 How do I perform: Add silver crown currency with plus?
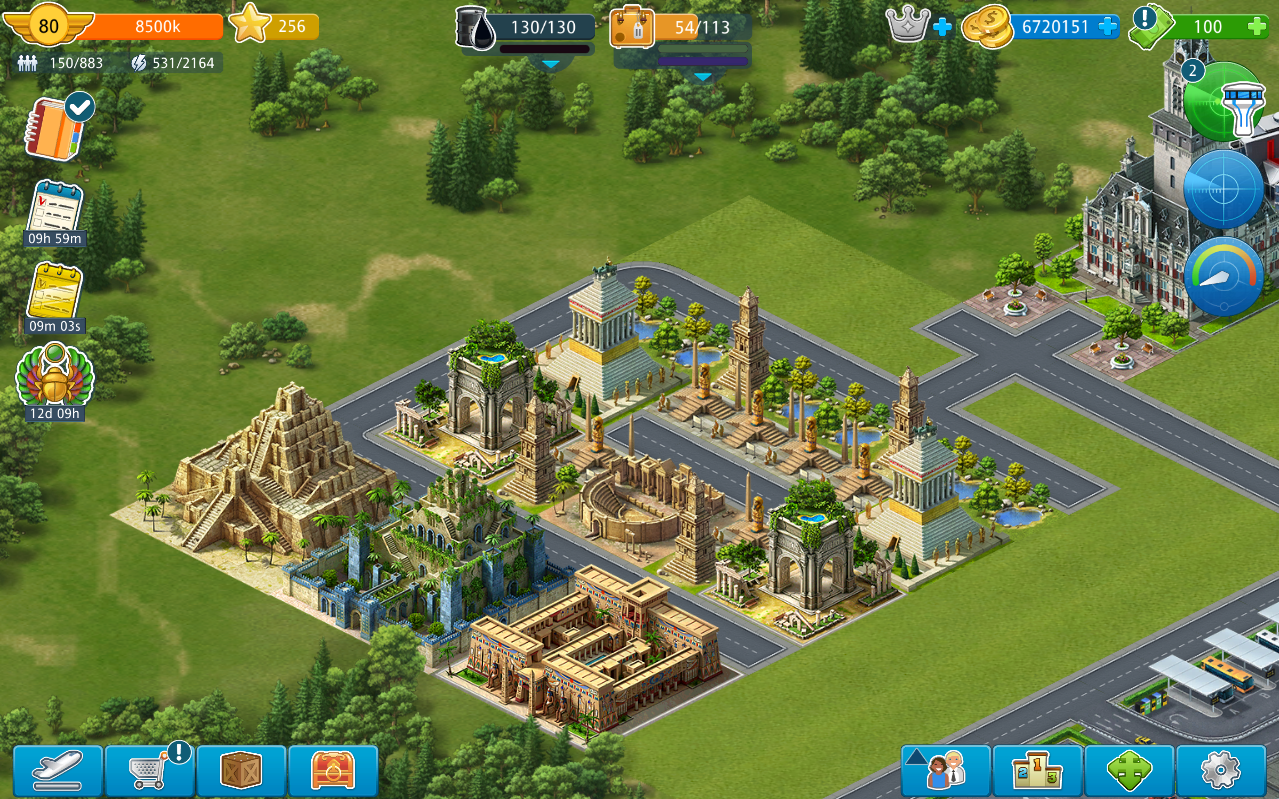942,27
